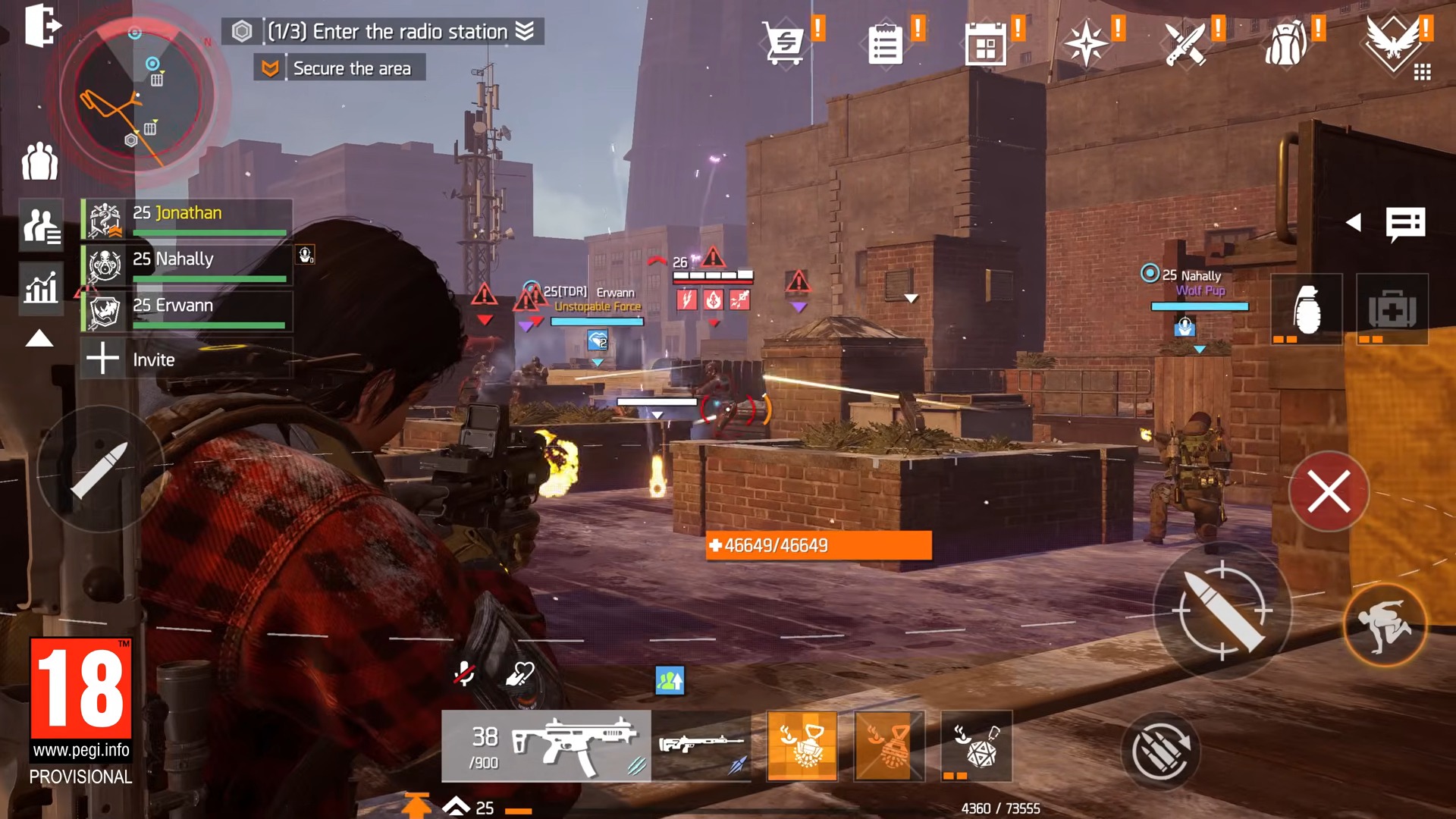Open the chat message panel

click(x=1405, y=223)
